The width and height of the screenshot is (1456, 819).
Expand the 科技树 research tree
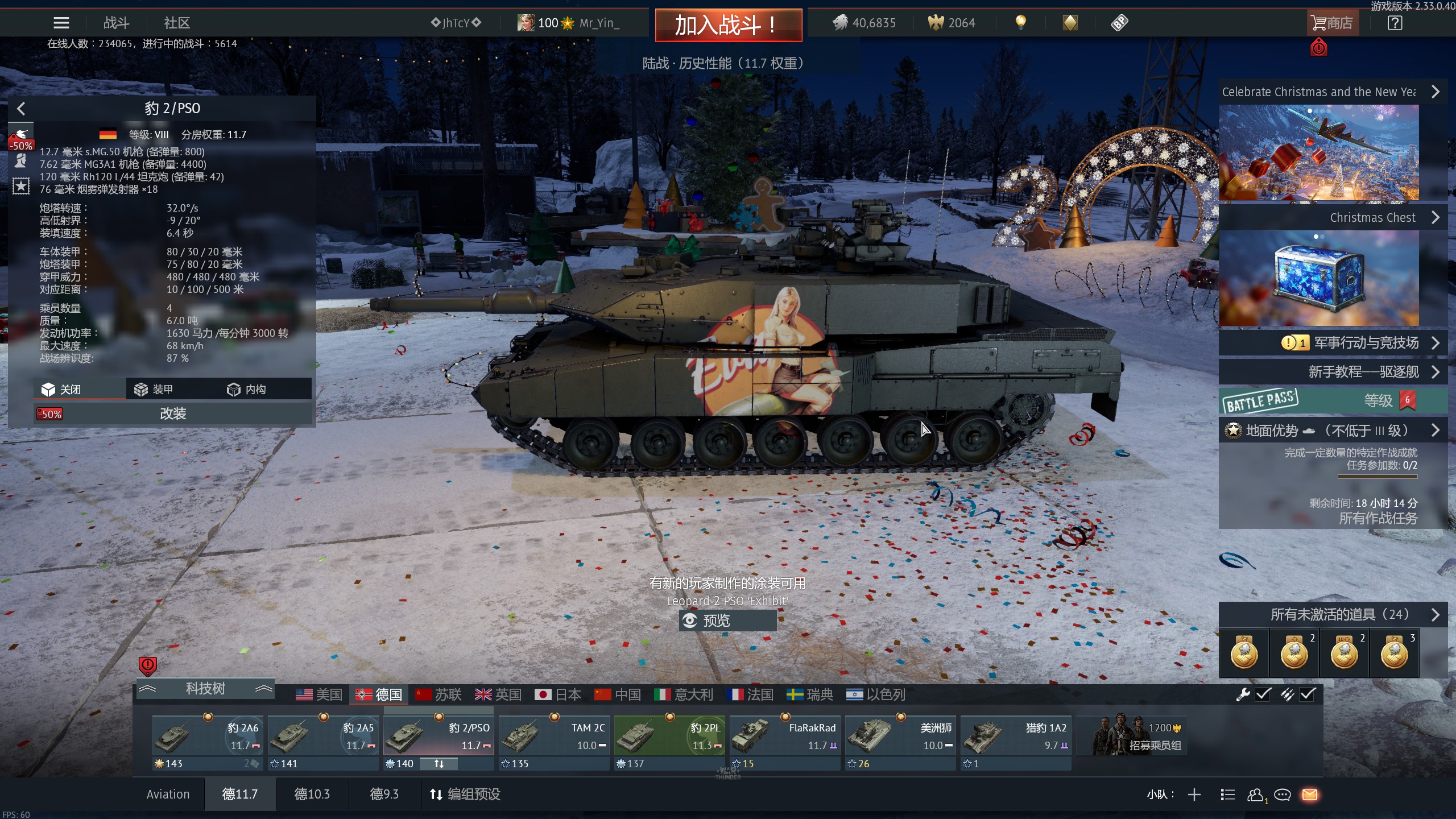click(205, 689)
